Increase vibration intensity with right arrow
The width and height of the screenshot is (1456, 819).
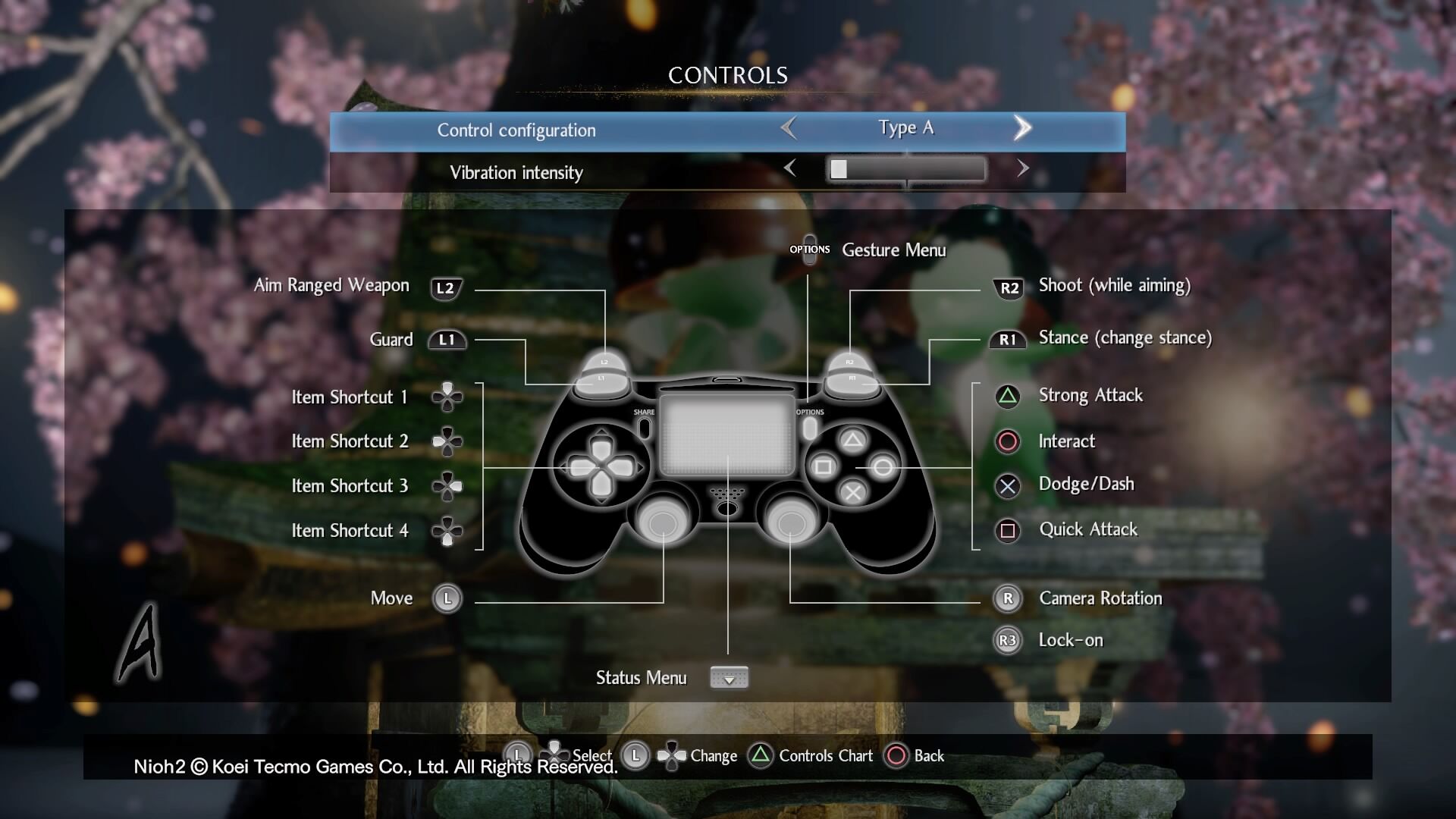click(1022, 168)
